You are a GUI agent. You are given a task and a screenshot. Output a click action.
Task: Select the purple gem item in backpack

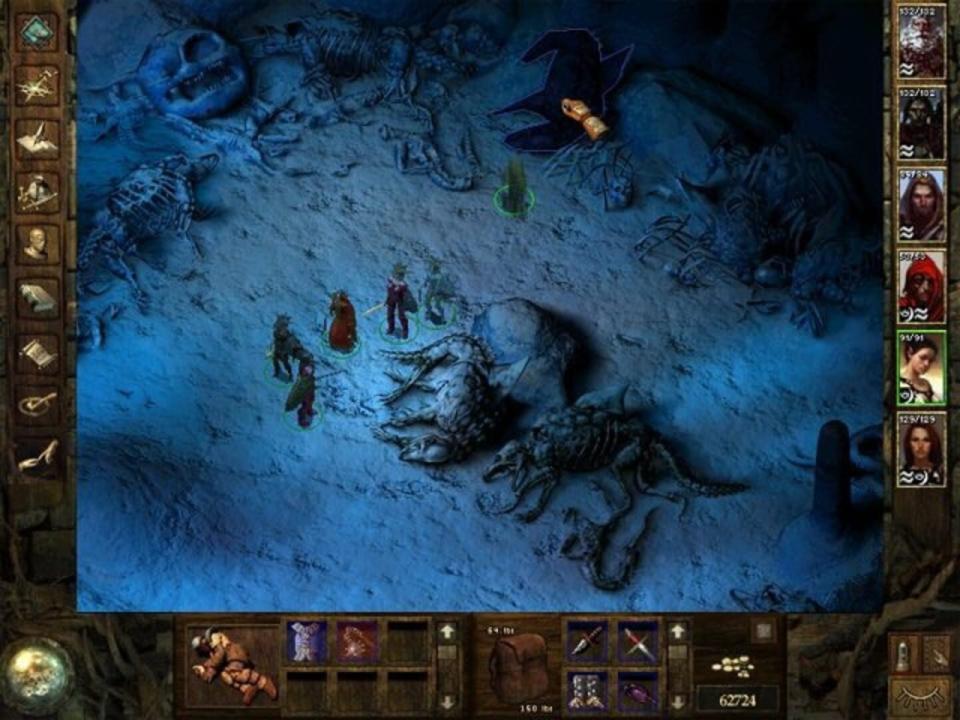coord(637,691)
